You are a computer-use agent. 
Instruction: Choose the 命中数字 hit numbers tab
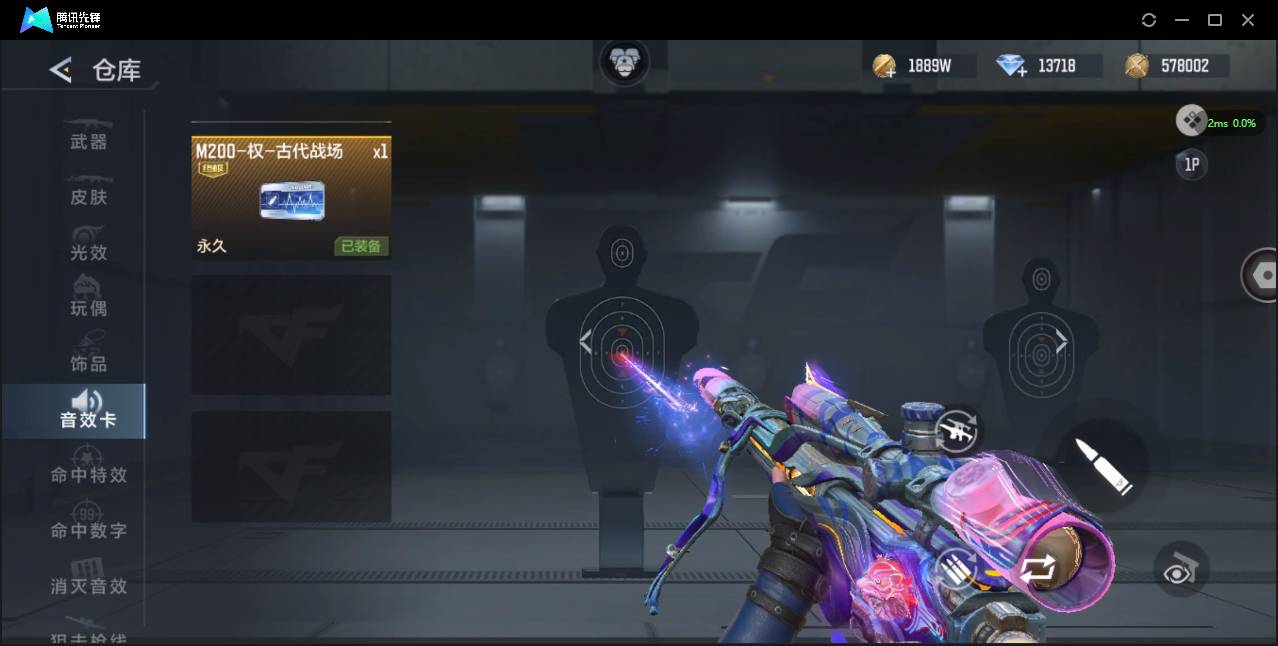click(88, 530)
